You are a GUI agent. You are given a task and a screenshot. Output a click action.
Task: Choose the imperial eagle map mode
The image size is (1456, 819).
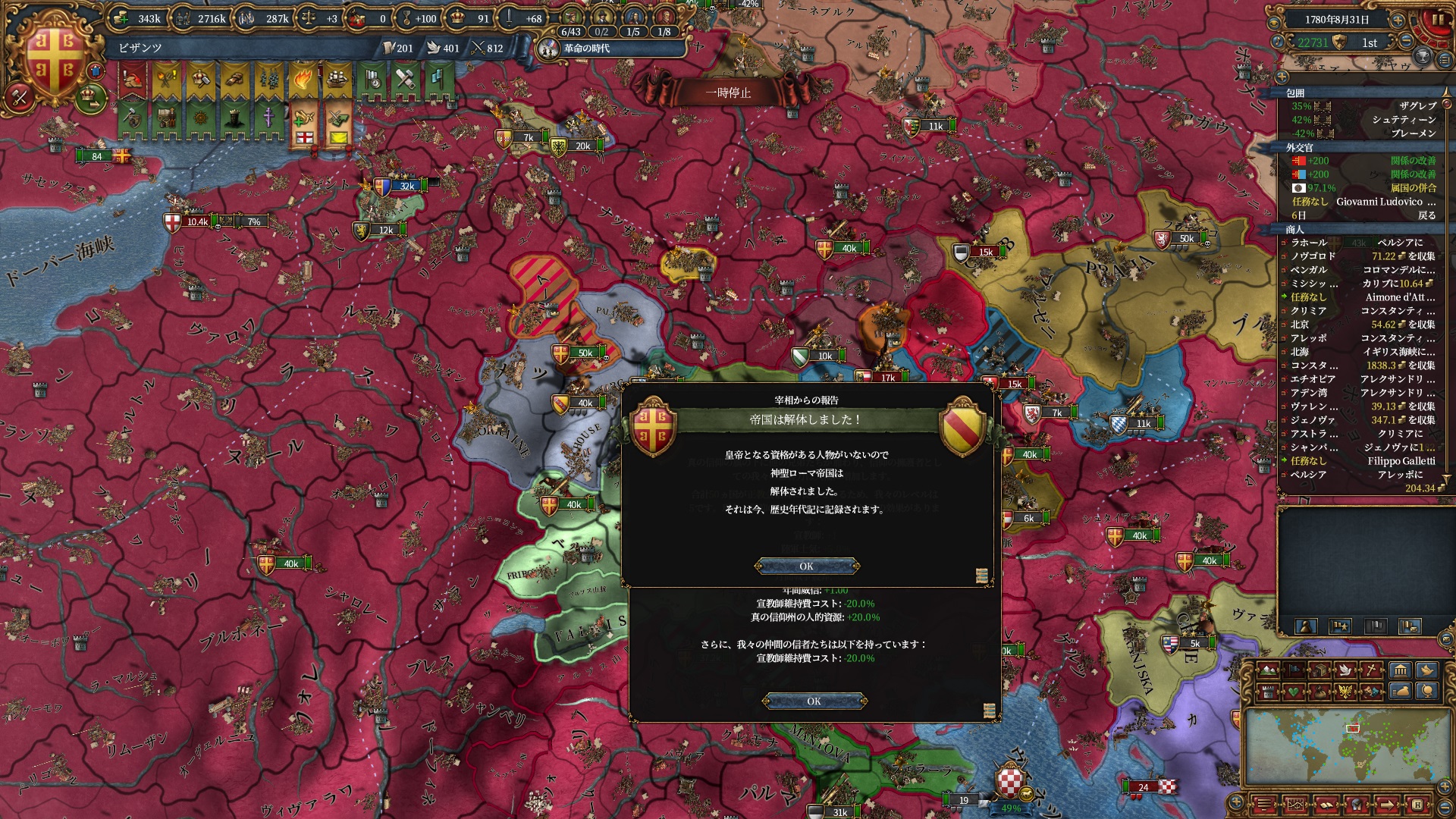click(x=1347, y=691)
